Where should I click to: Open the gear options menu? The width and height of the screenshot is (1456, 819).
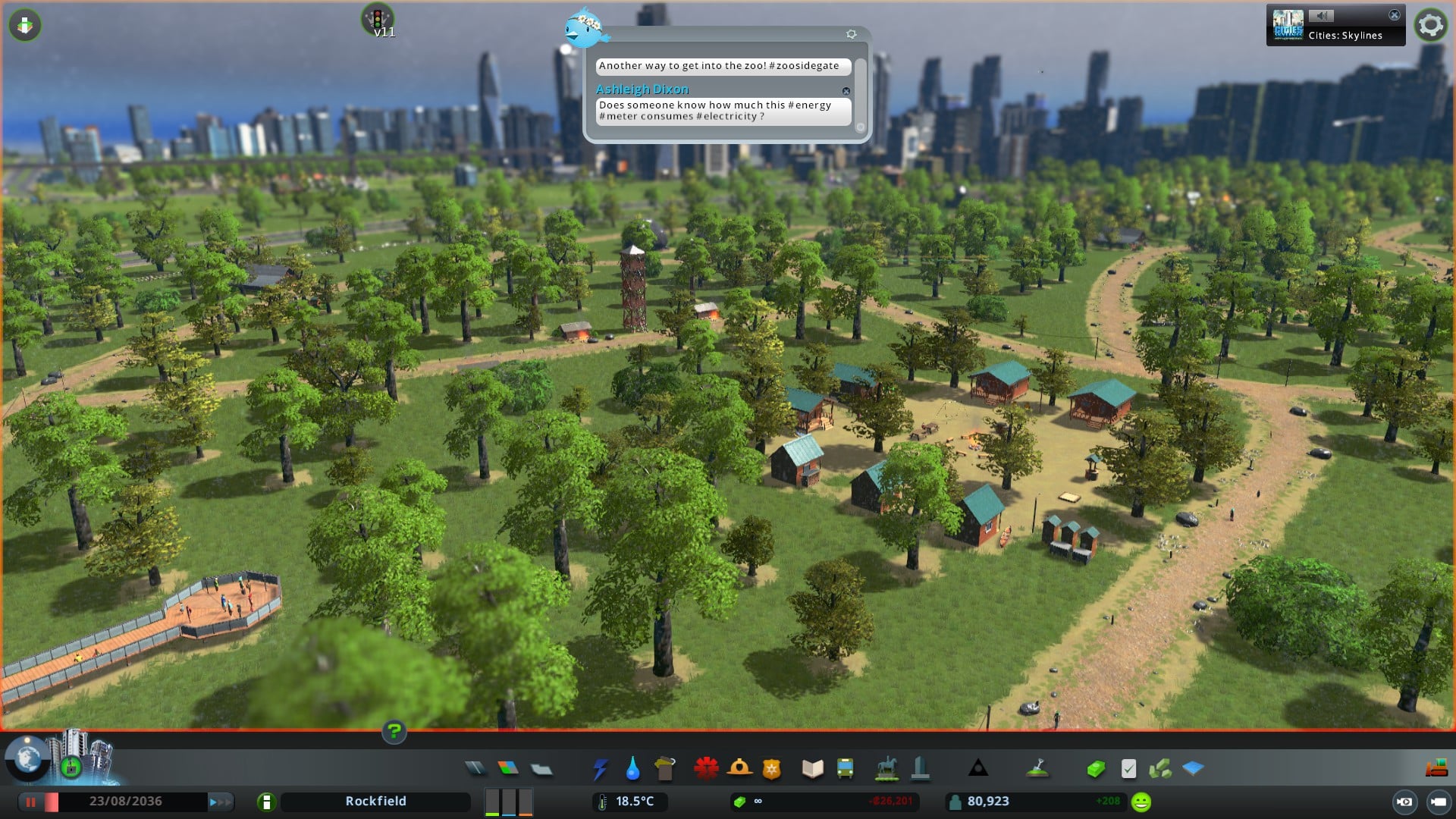(1431, 25)
